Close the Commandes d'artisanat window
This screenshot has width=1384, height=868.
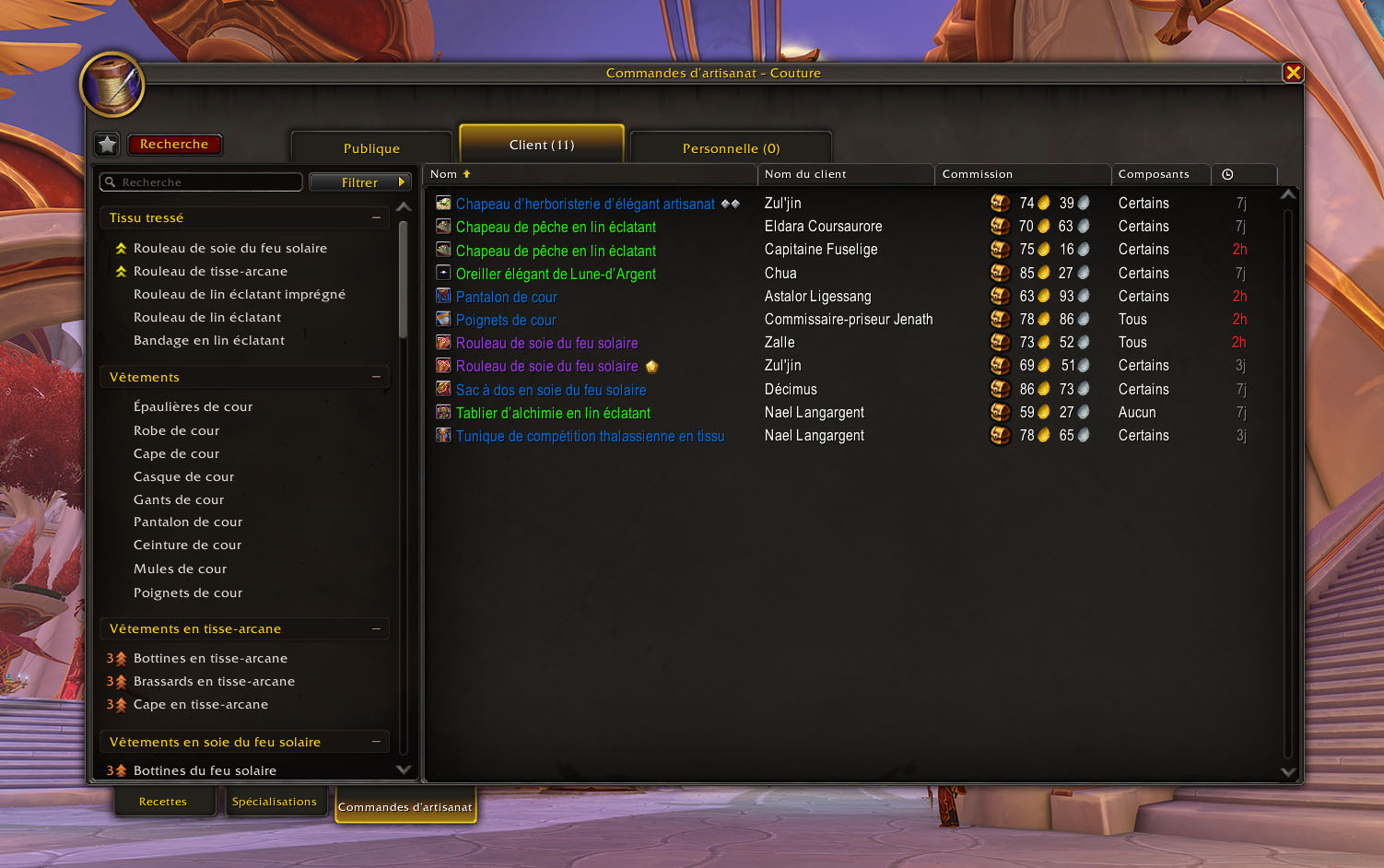(1293, 73)
